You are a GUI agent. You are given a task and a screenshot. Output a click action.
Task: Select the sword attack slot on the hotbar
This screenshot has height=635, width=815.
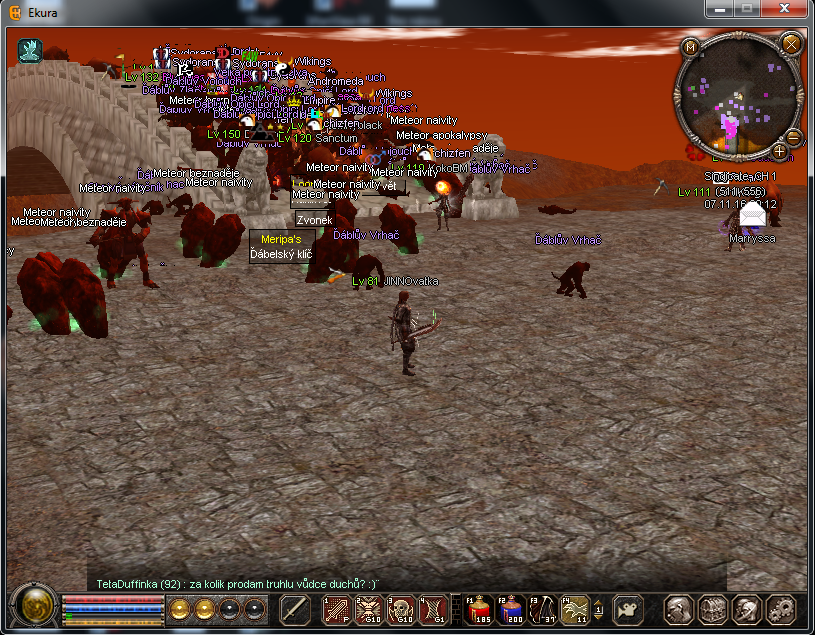(x=295, y=608)
